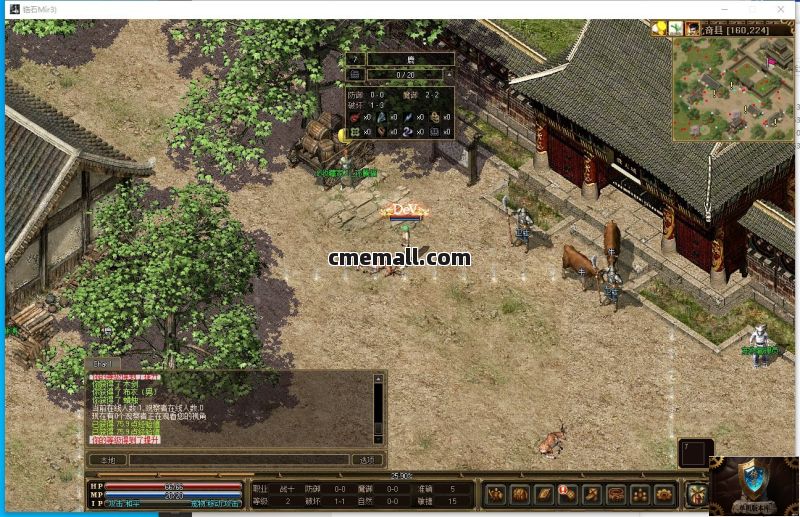Click the options button right of chat input
800x517 pixels.
click(x=367, y=460)
